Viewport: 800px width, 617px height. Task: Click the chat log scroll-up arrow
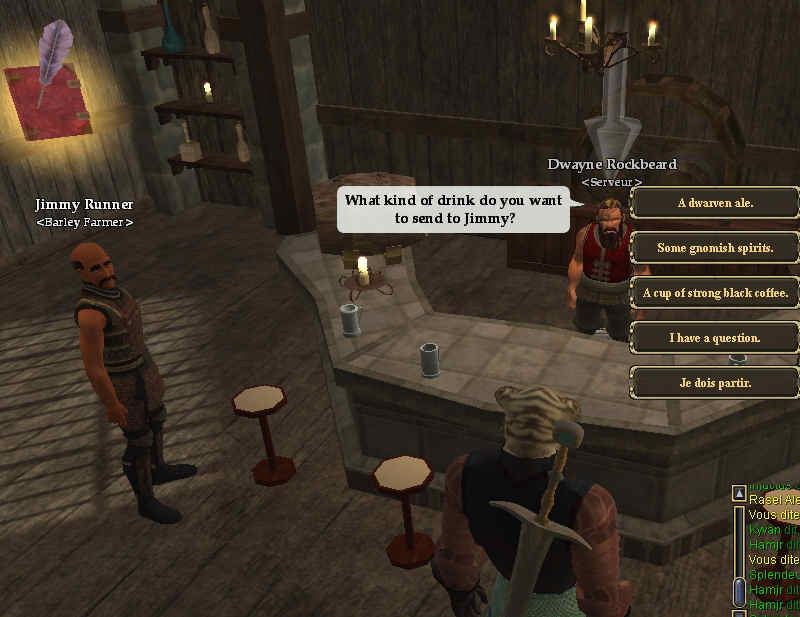click(739, 493)
